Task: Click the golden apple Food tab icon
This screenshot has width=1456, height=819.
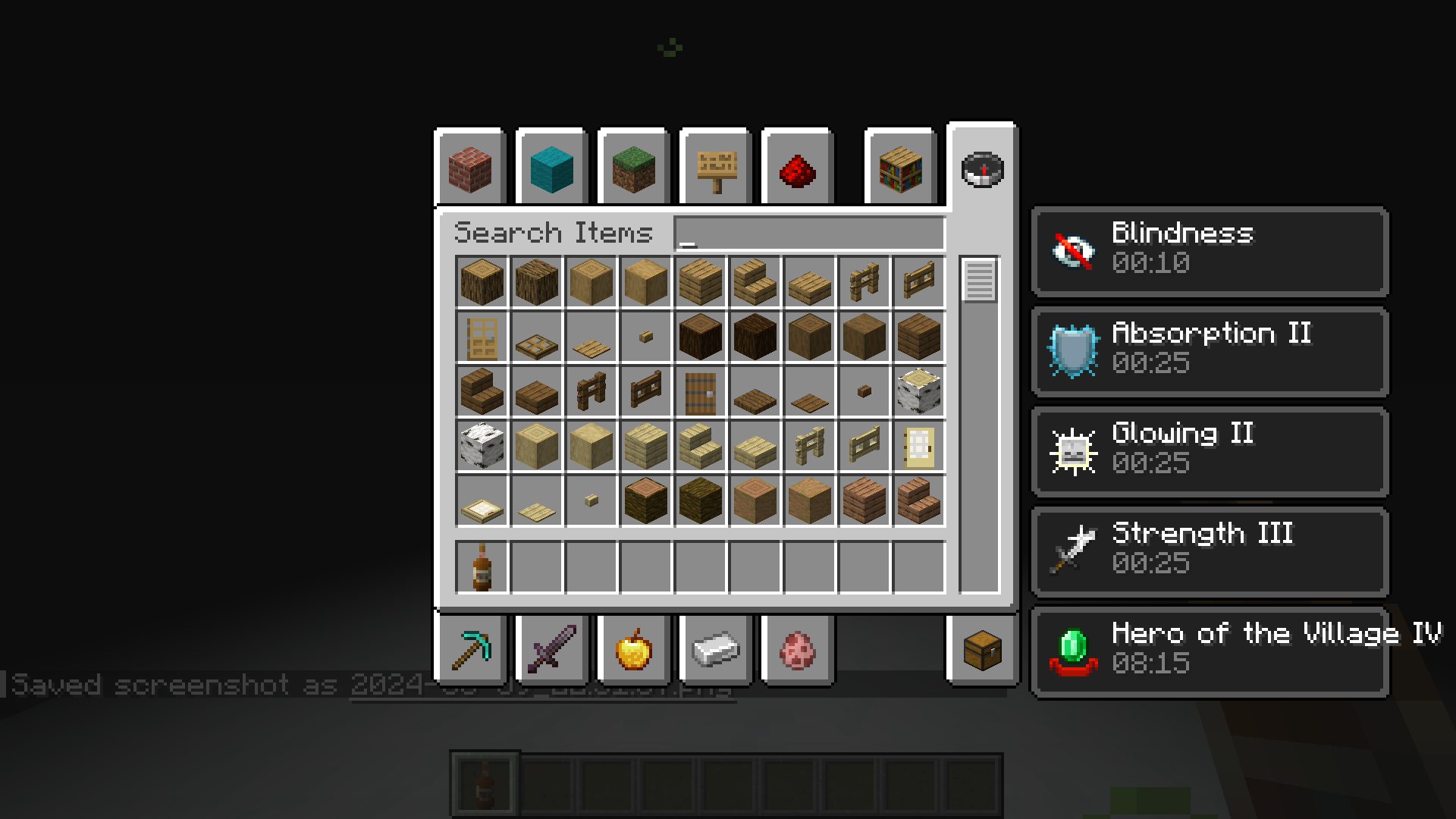Action: [x=633, y=648]
